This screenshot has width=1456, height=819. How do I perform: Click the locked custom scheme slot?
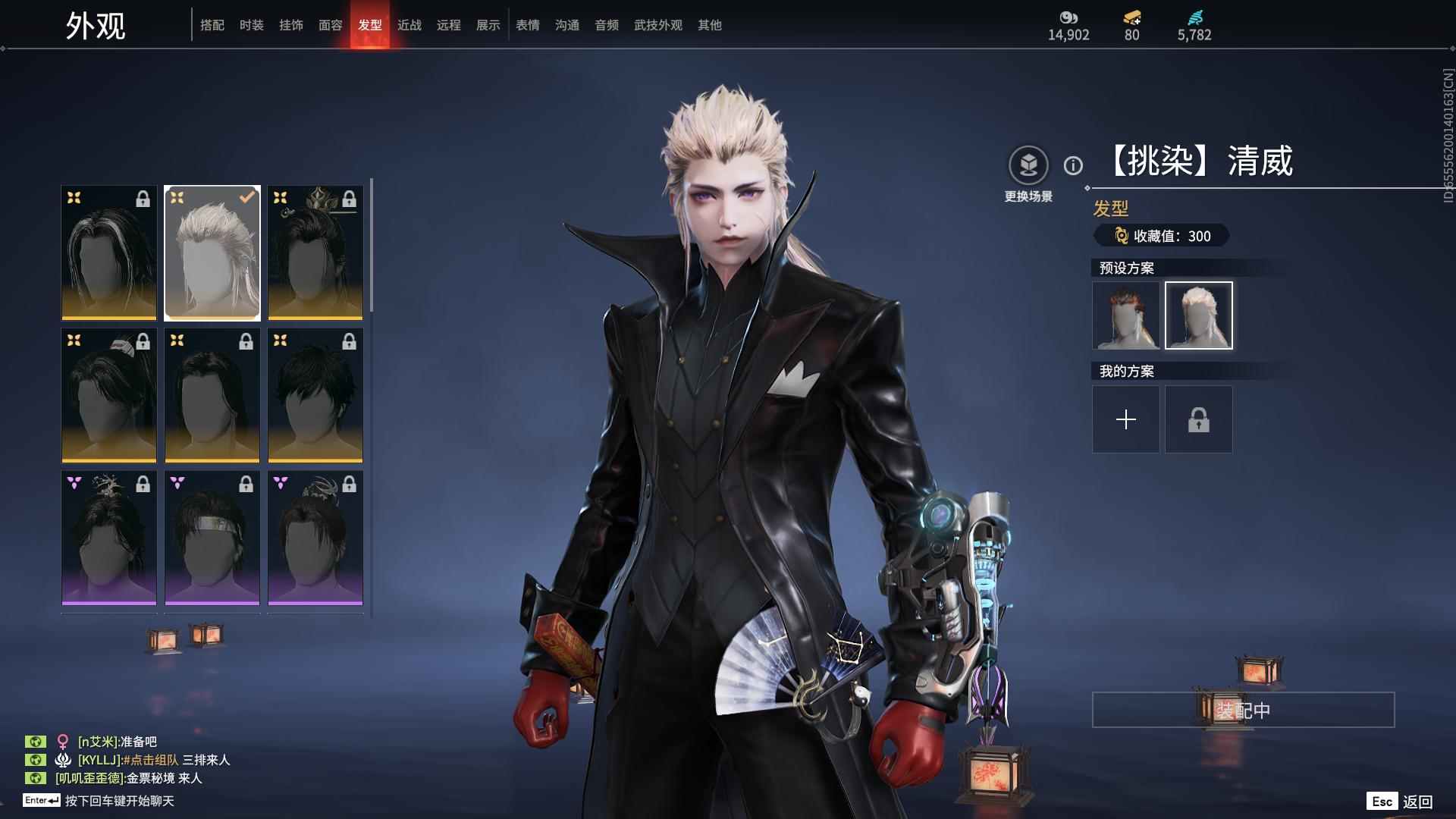click(1199, 419)
